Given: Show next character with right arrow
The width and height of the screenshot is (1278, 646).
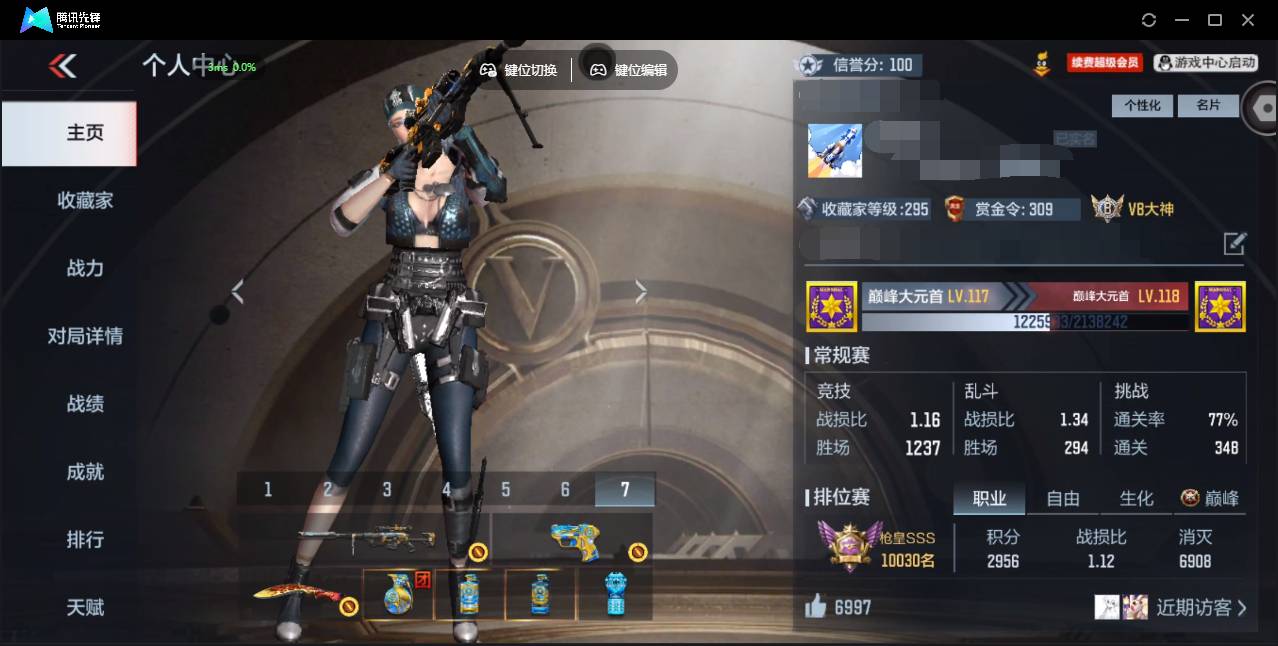Looking at the screenshot, I should (x=641, y=291).
